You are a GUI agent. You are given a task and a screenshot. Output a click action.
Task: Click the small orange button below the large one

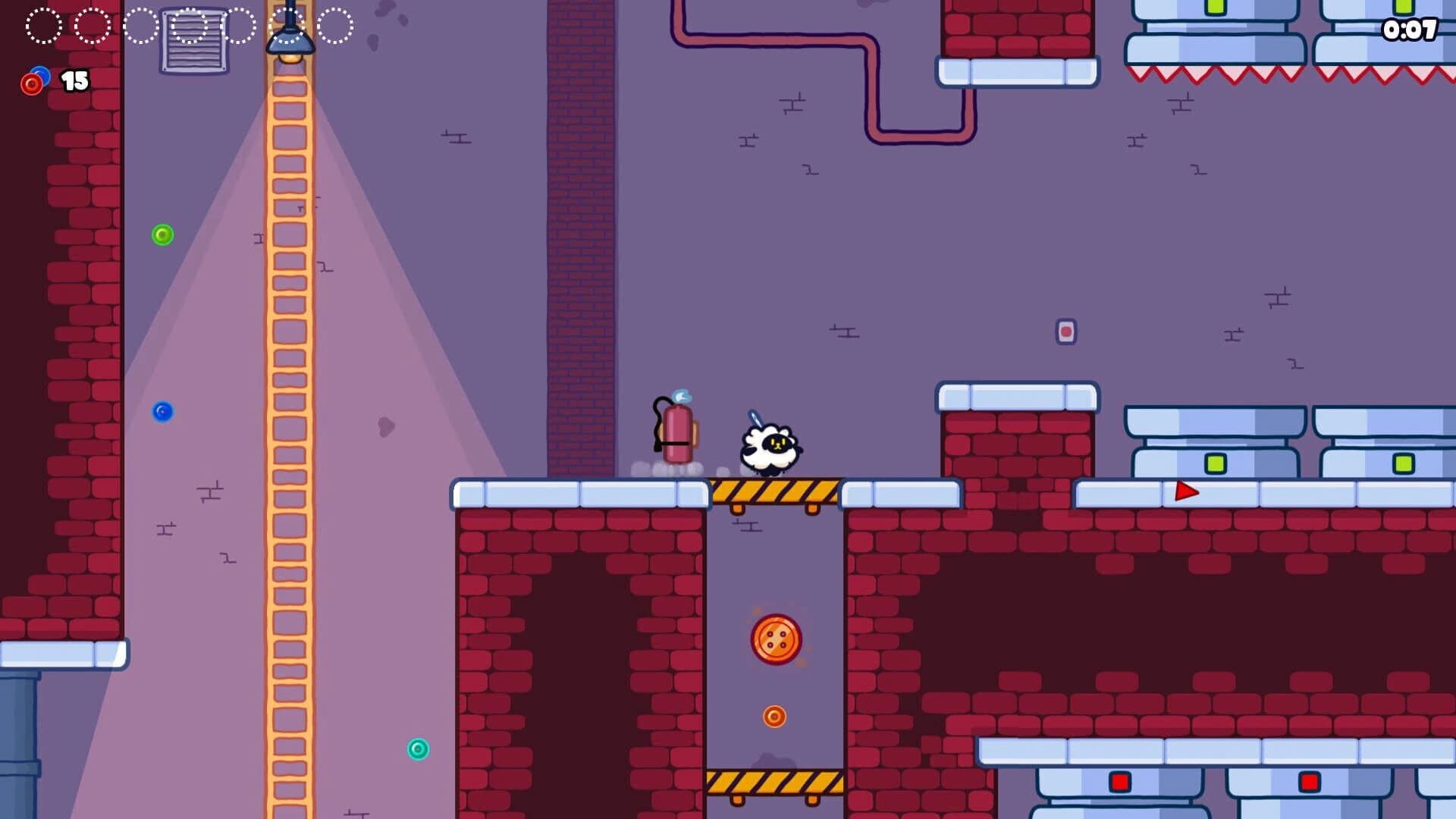[x=773, y=715]
